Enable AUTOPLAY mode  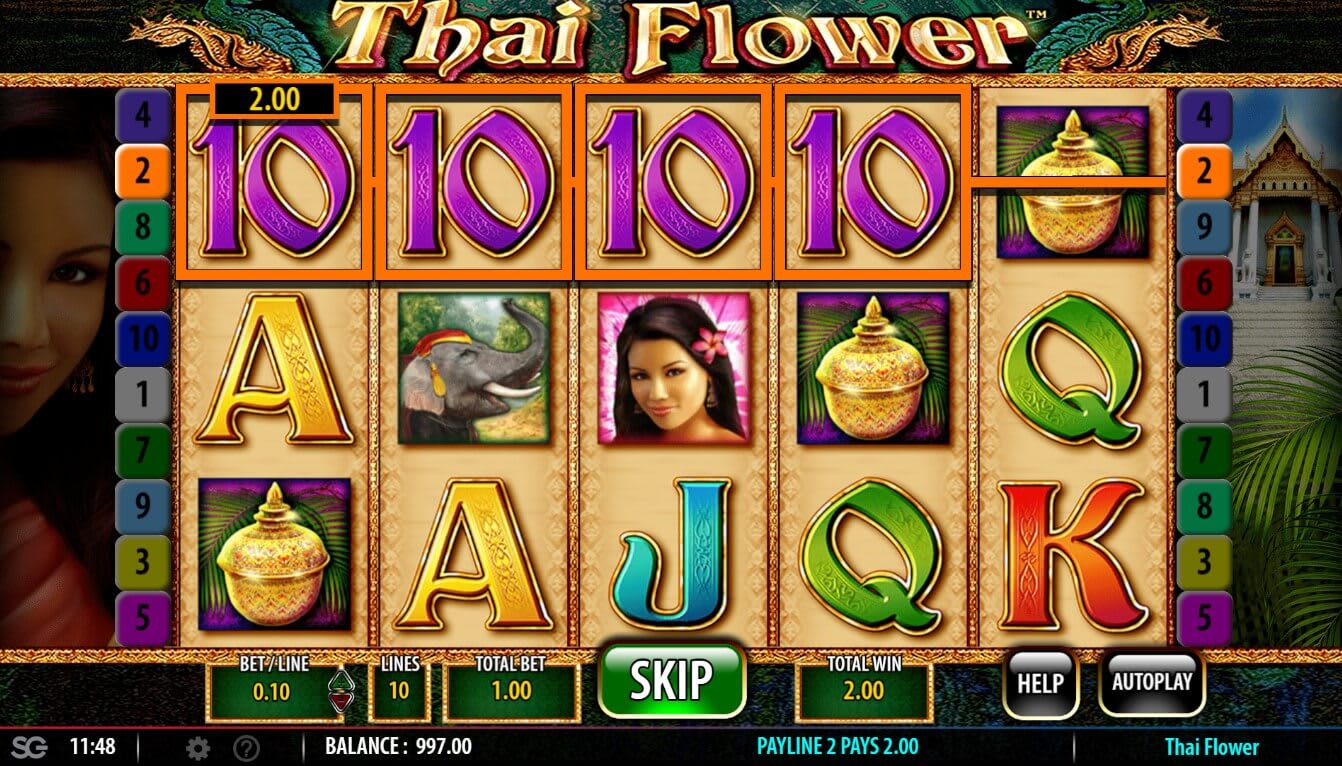click(1152, 684)
